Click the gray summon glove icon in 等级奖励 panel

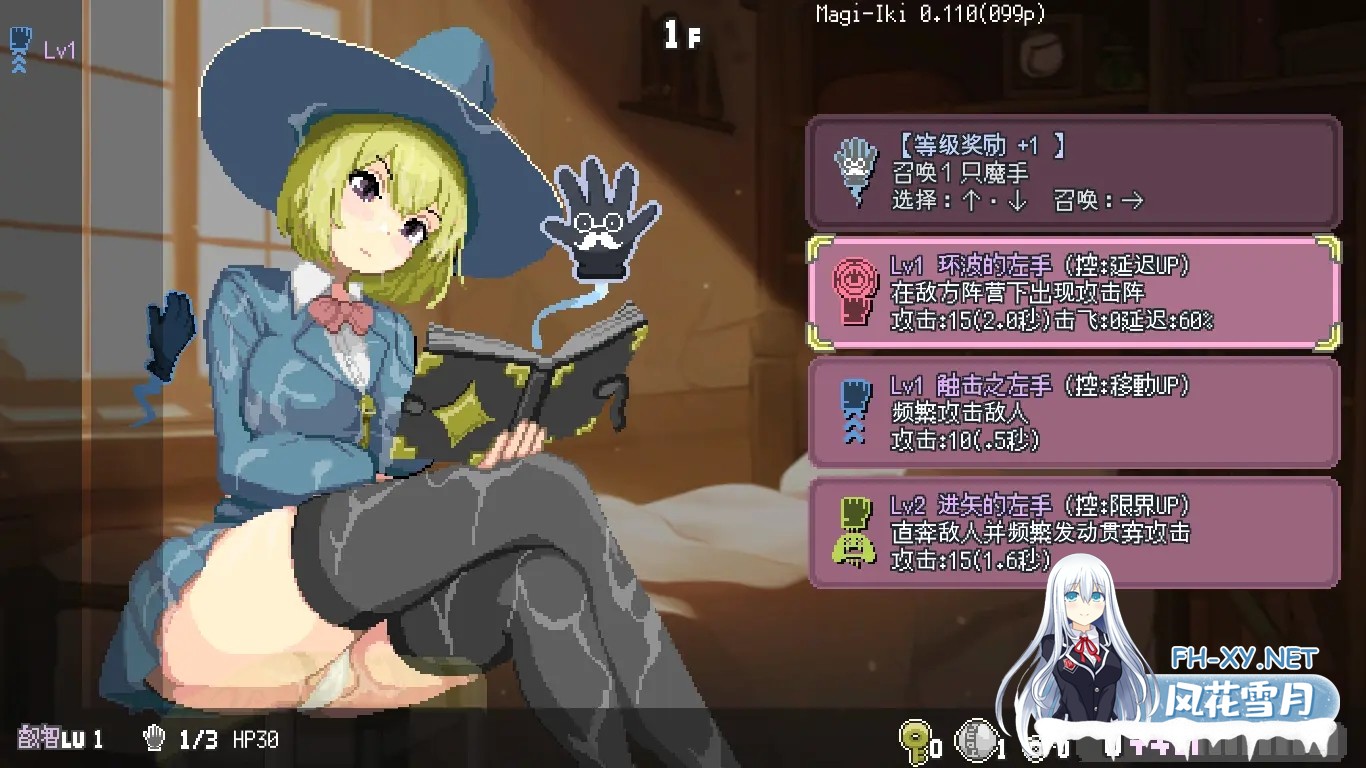click(855, 170)
